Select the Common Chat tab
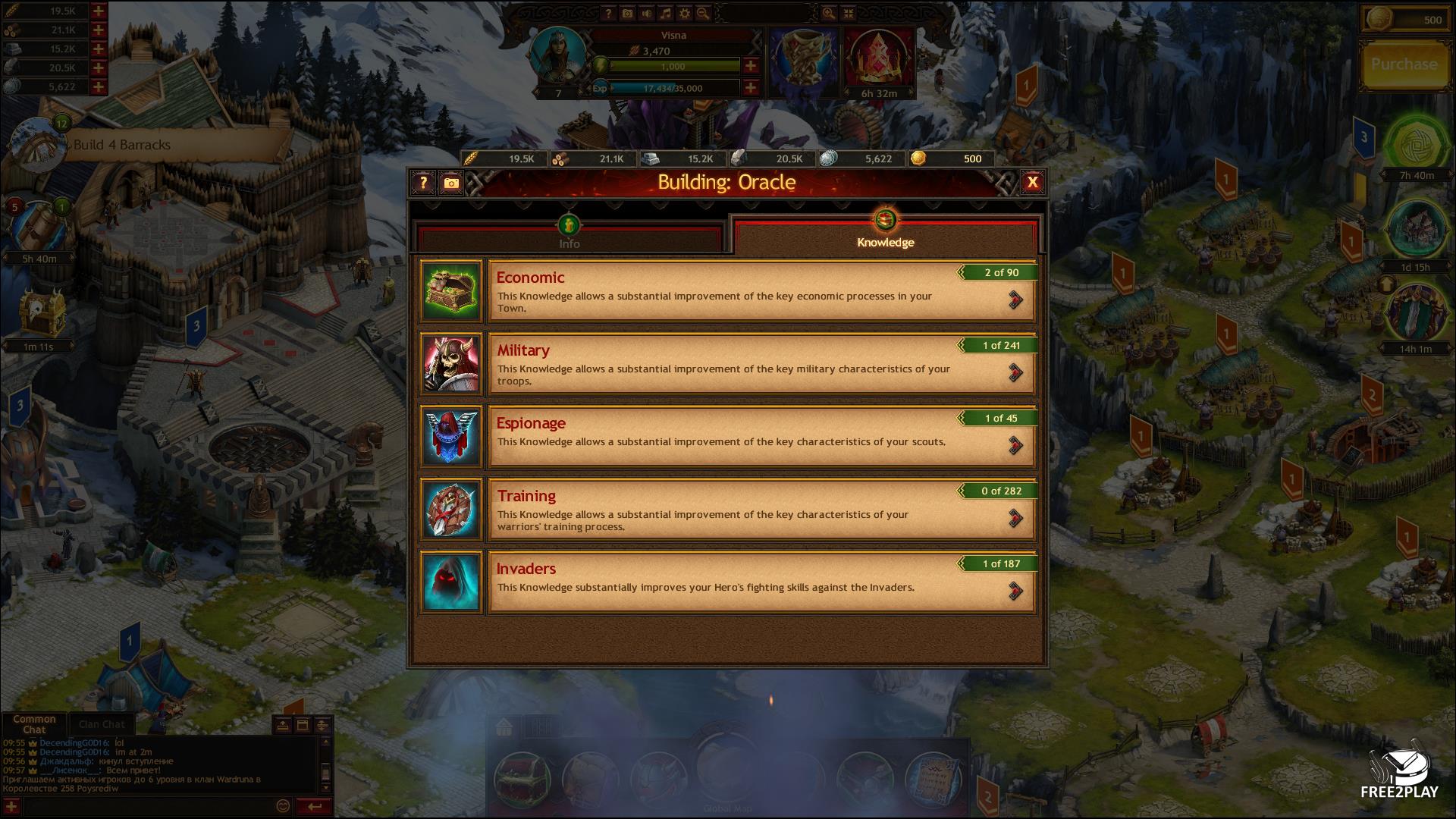 point(34,723)
